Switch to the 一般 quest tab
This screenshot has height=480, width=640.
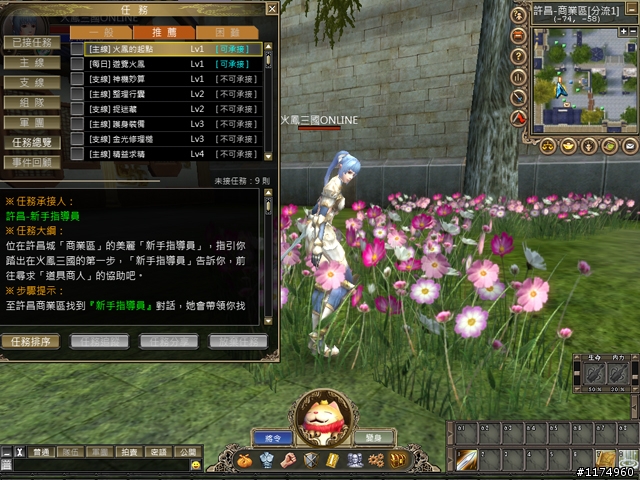click(x=101, y=33)
